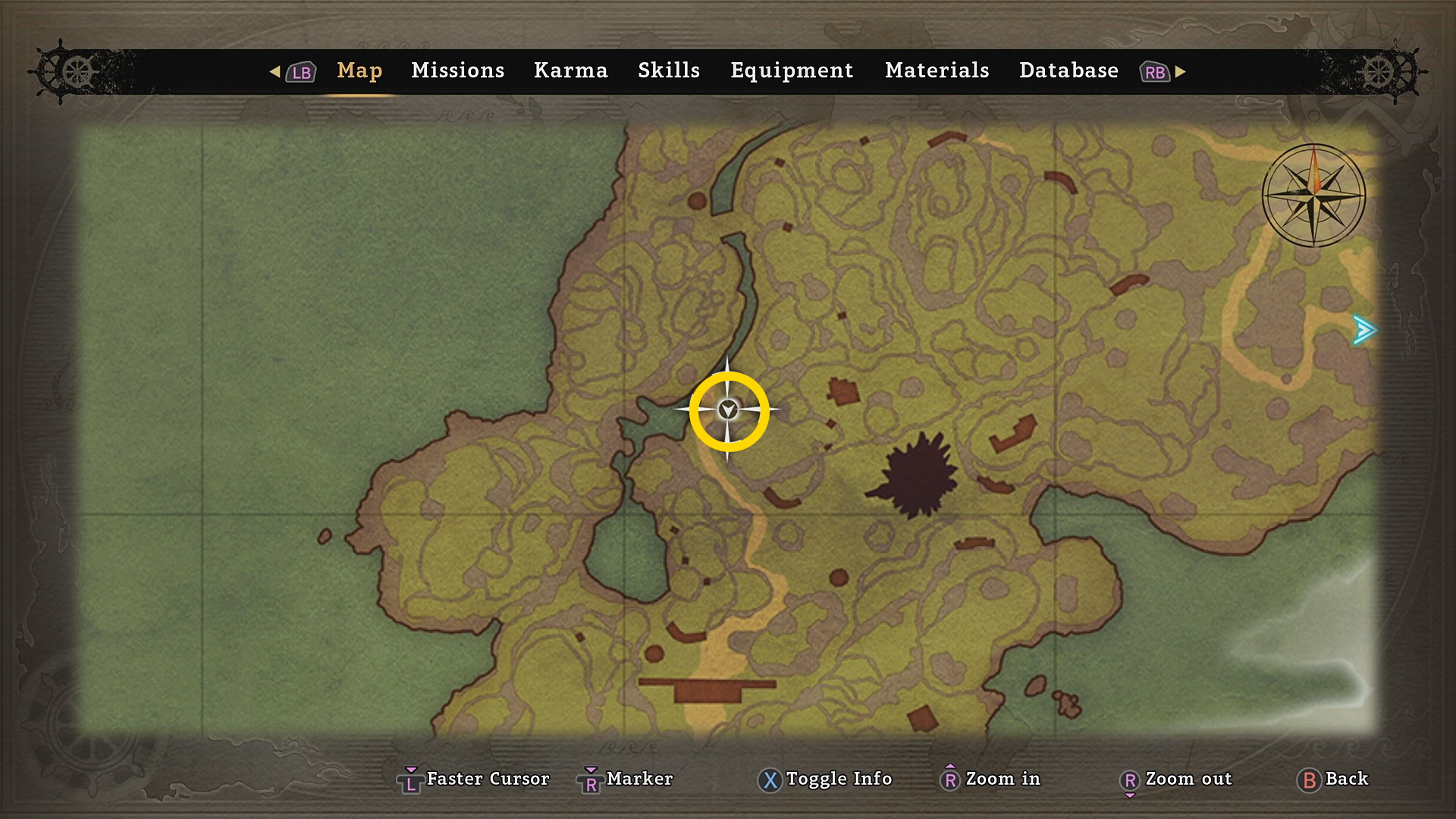
Task: Open the Missions tab
Action: 457,71
